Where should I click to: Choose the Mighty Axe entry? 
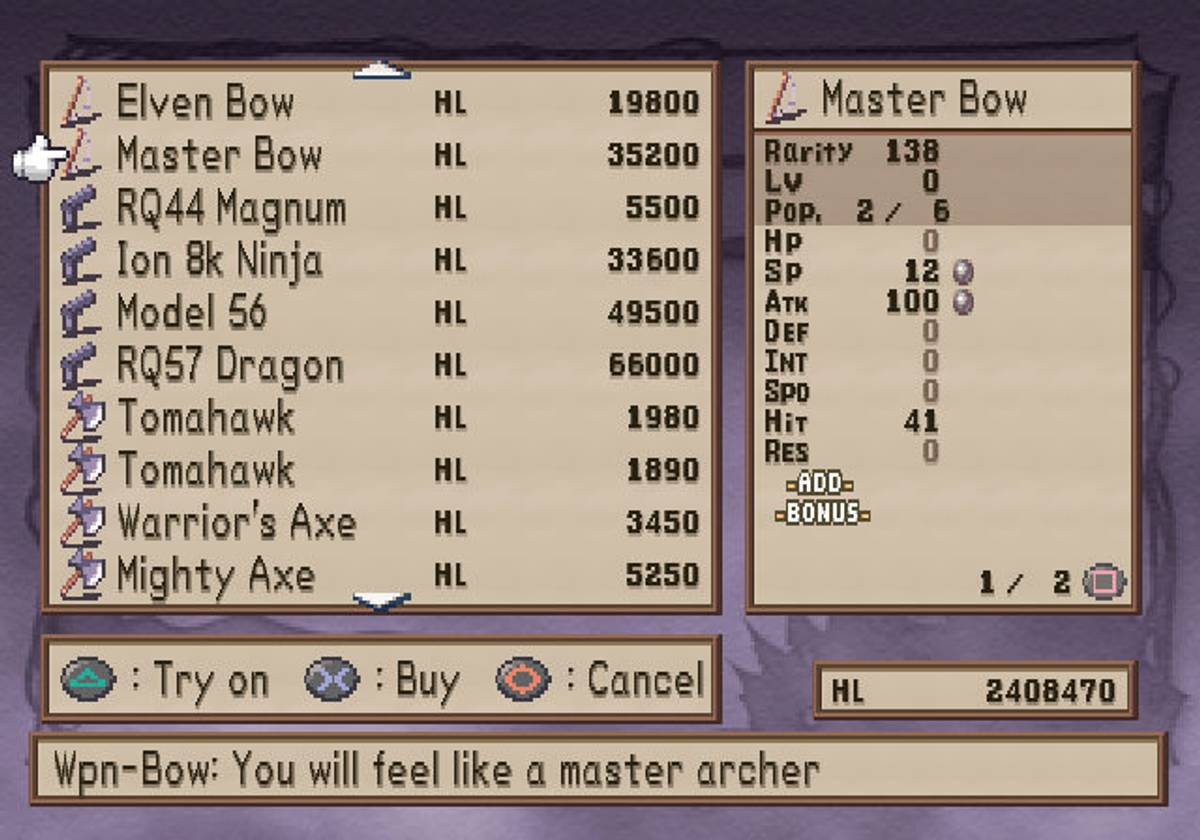[x=216, y=576]
